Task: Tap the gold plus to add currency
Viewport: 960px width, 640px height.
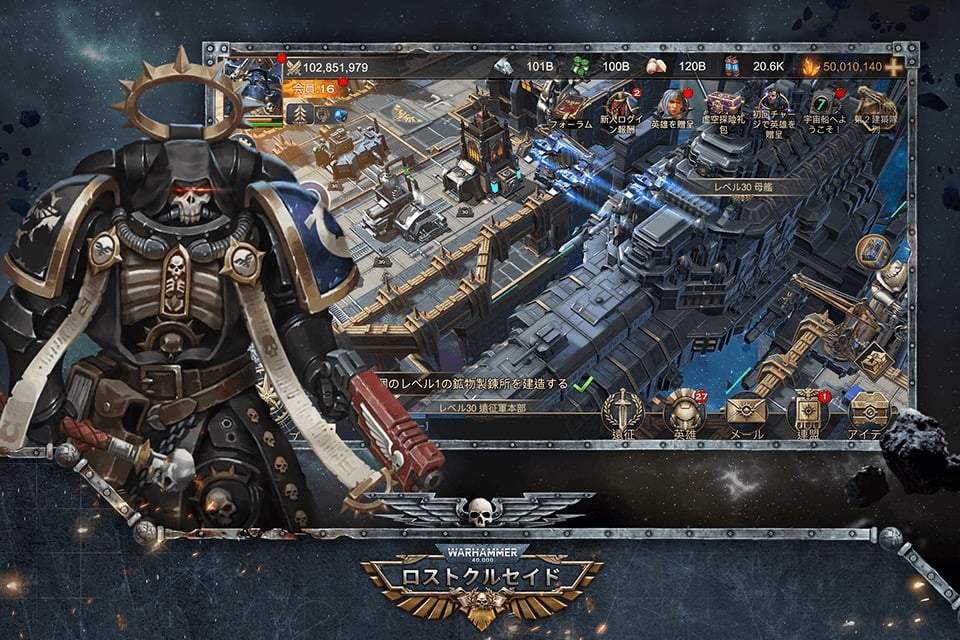Action: click(893, 67)
